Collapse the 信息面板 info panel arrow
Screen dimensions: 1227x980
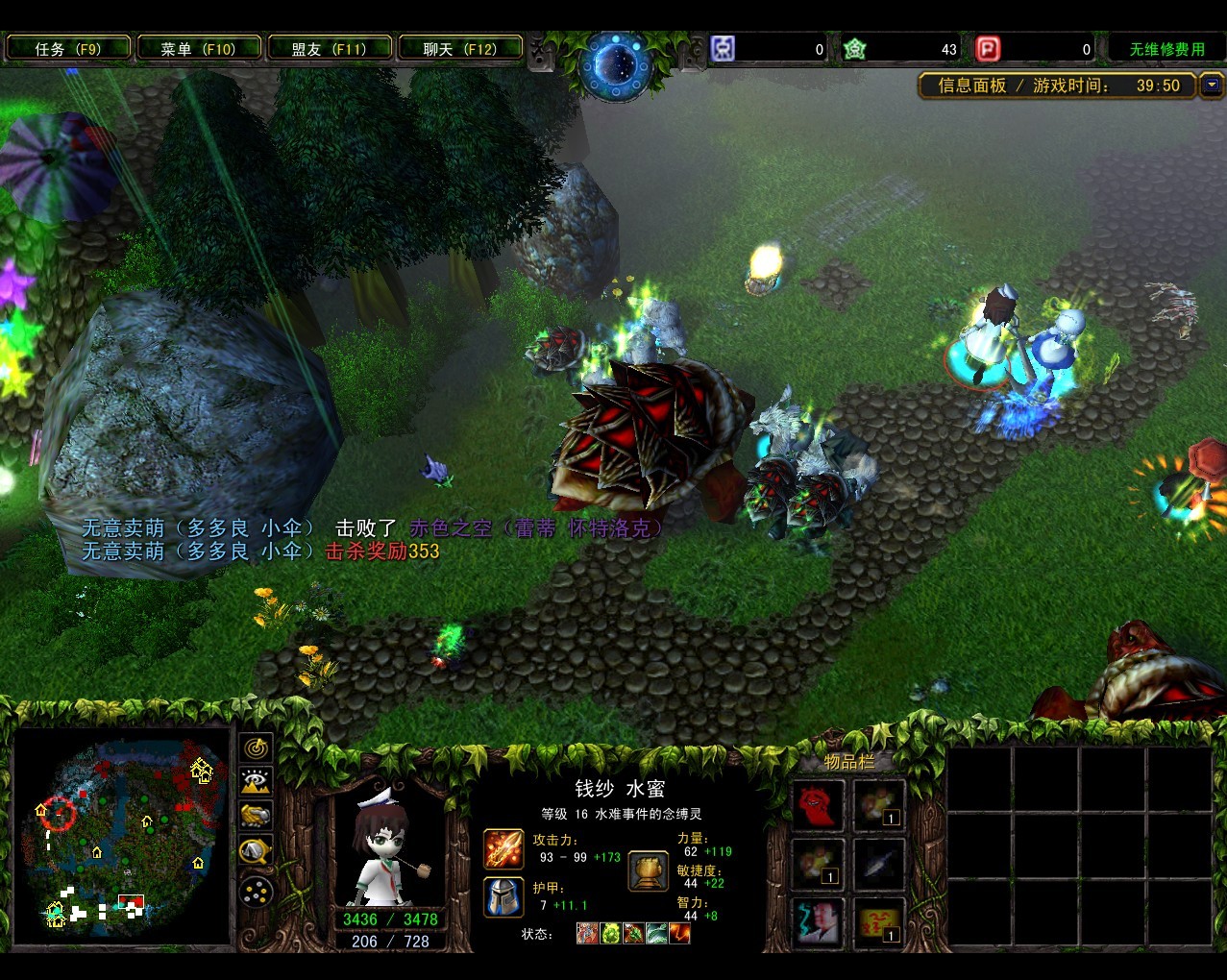1212,86
